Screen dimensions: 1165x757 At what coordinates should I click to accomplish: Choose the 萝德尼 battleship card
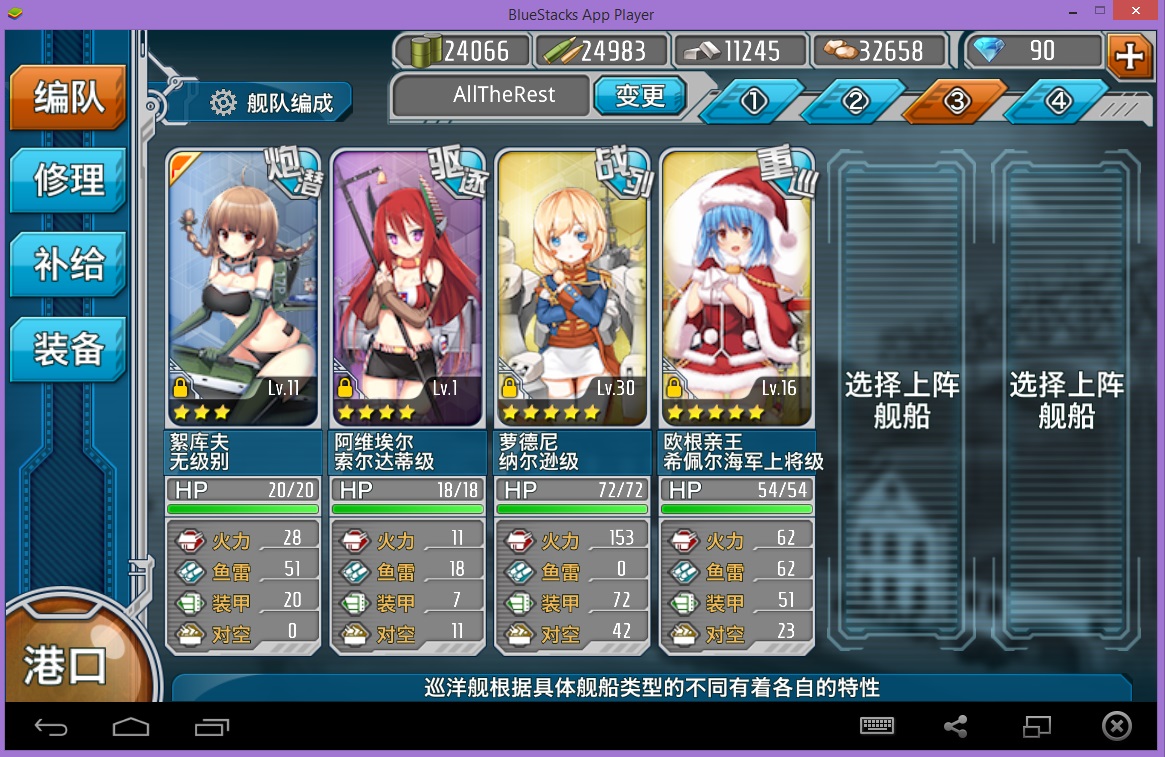click(x=571, y=290)
